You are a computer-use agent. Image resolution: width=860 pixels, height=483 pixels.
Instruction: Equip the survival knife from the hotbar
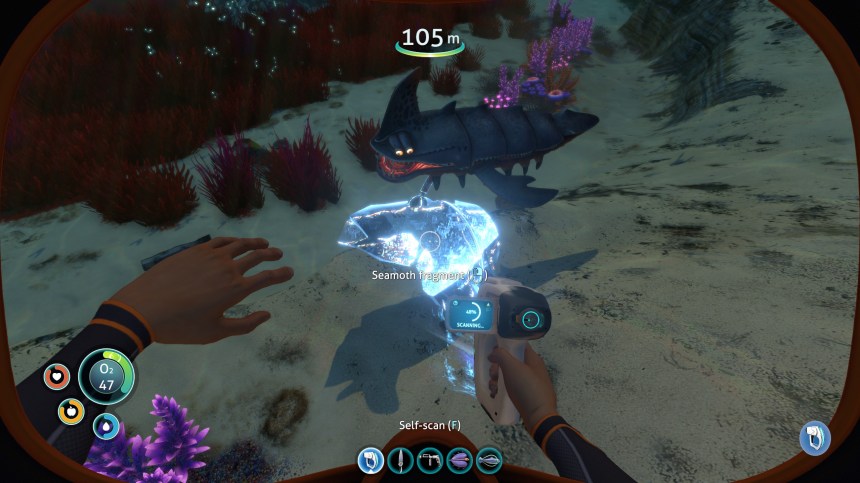pyautogui.click(x=401, y=461)
